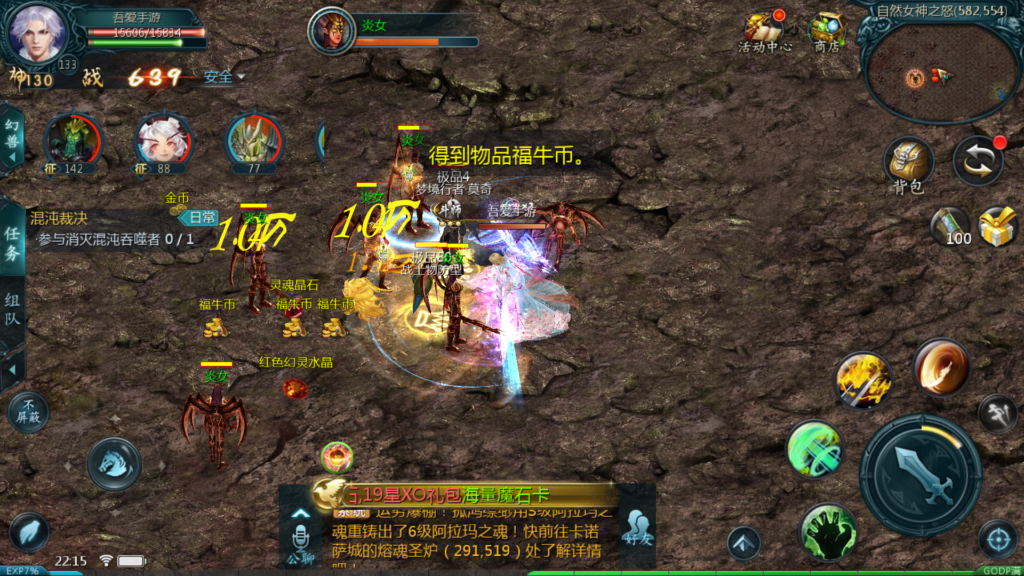Open the golden gift box

(x=997, y=226)
